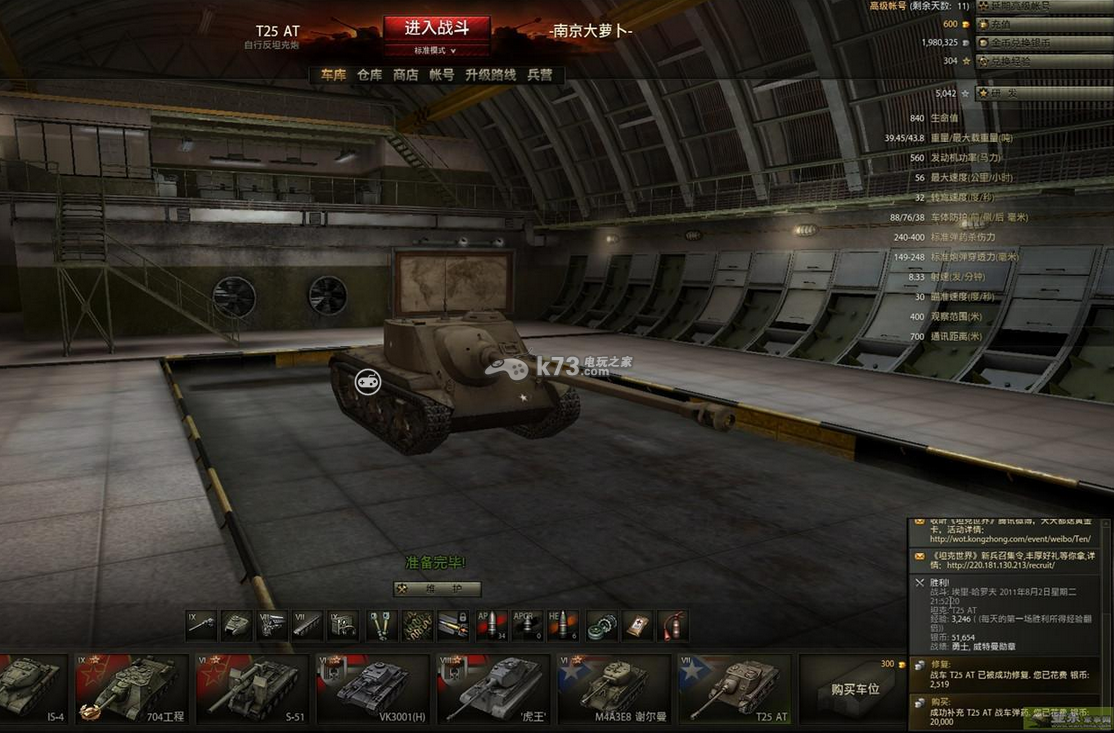The width and height of the screenshot is (1114, 733).
Task: Open the tier IX gun module slot
Action: pyautogui.click(x=201, y=625)
